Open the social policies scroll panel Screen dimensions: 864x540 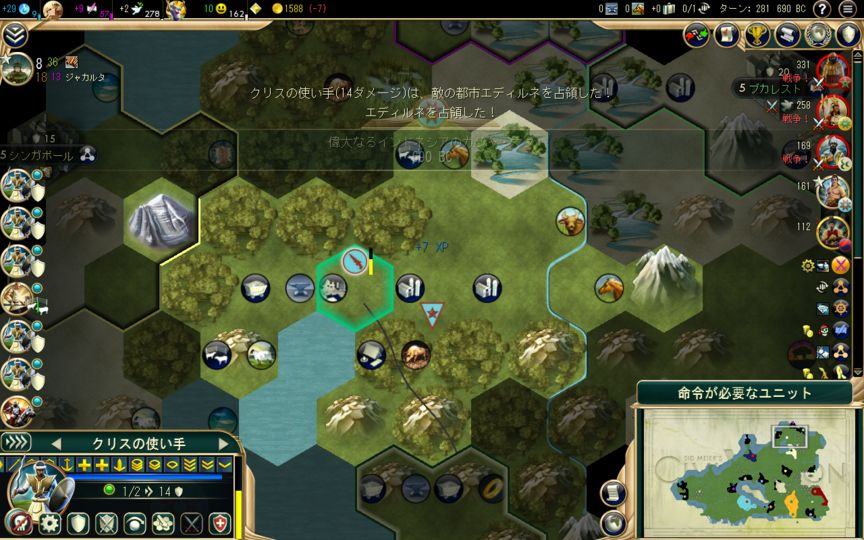click(790, 36)
